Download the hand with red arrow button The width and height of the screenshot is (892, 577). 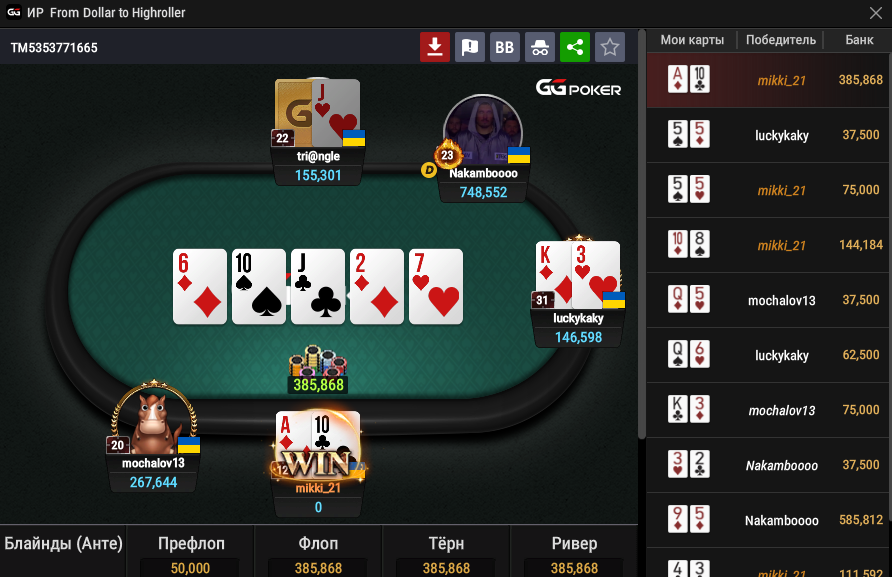pos(434,46)
